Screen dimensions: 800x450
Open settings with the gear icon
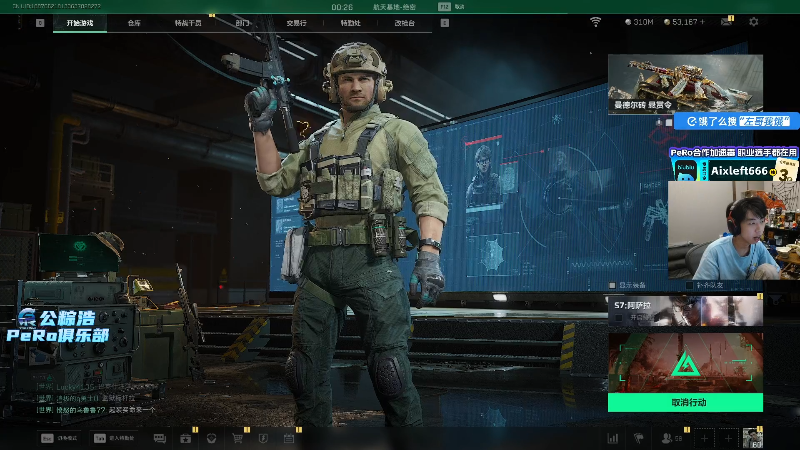tap(754, 22)
